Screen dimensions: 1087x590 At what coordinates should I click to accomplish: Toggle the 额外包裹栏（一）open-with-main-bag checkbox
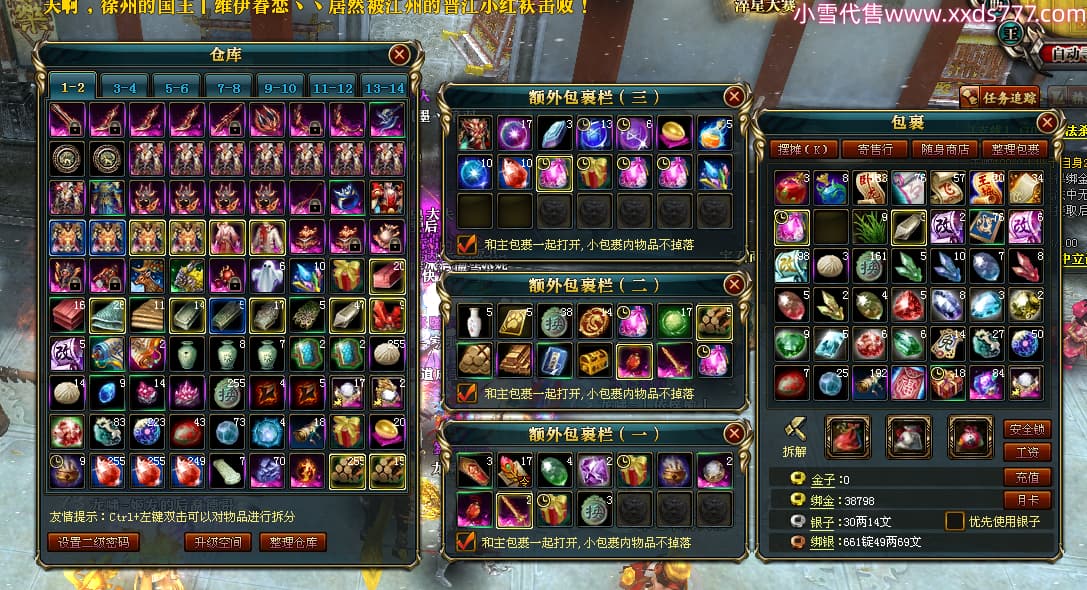pos(465,542)
